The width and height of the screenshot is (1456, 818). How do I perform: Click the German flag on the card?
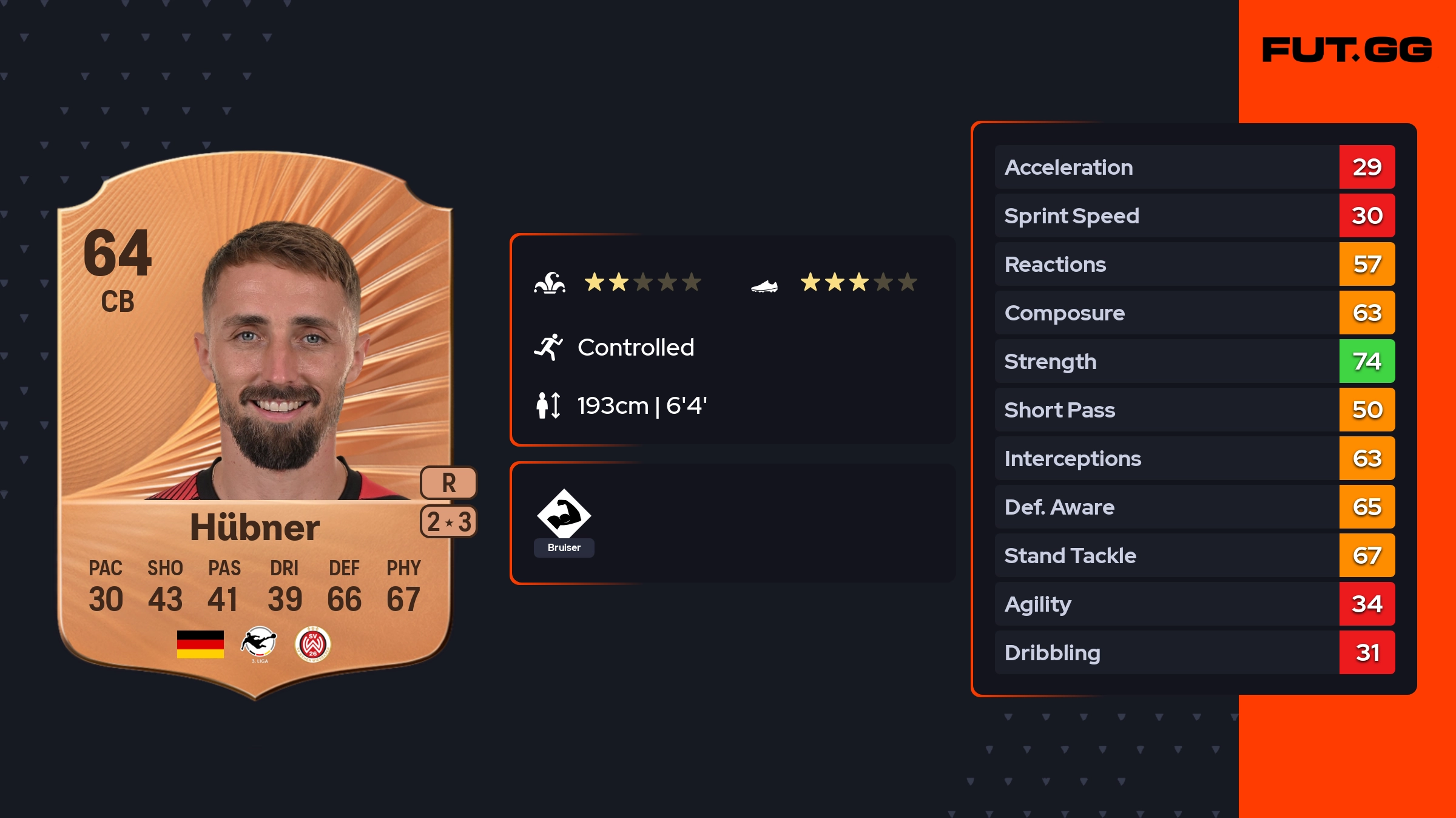pos(200,644)
